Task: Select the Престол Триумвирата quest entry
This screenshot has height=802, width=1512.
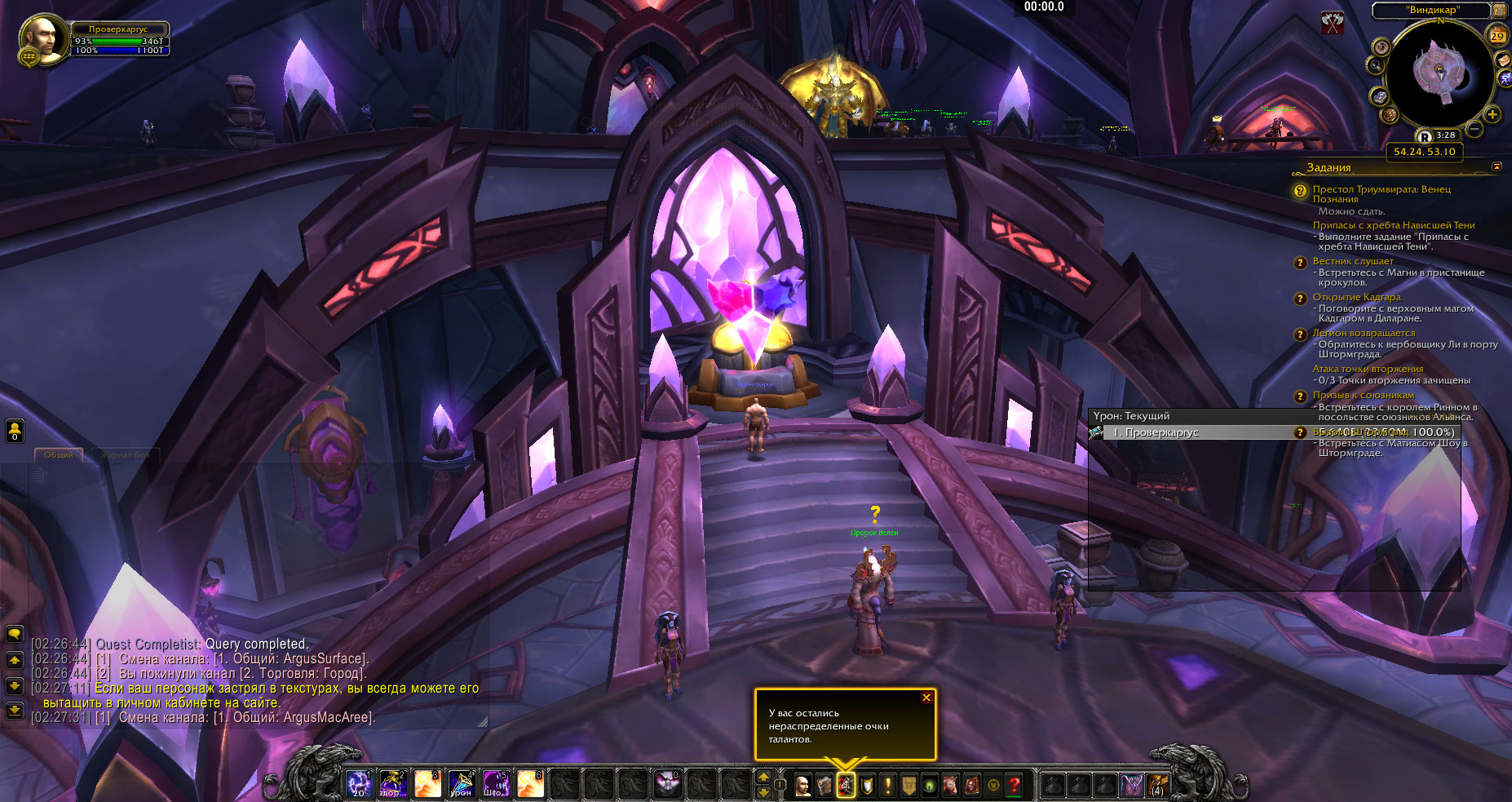Action: click(1381, 194)
